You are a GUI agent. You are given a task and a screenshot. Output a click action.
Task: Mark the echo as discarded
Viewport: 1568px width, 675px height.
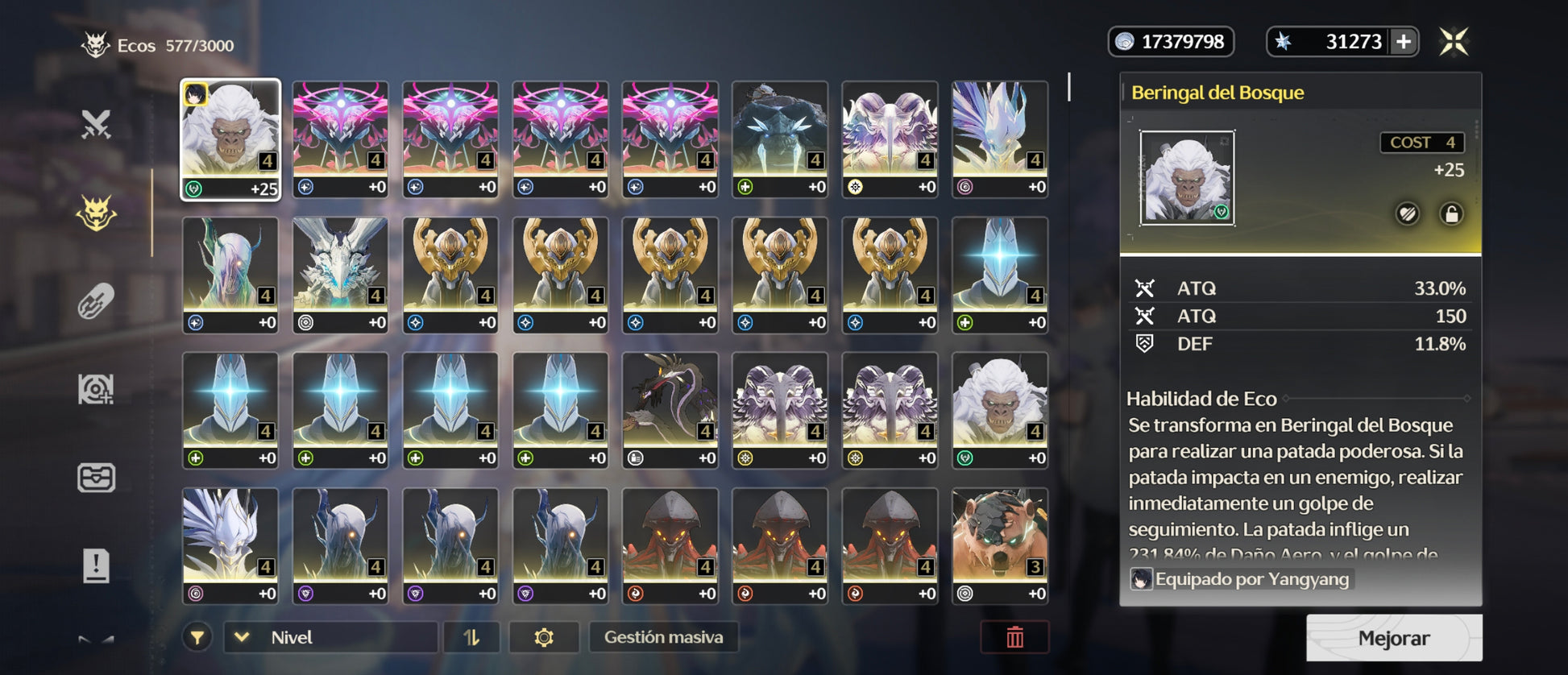pos(1408,213)
